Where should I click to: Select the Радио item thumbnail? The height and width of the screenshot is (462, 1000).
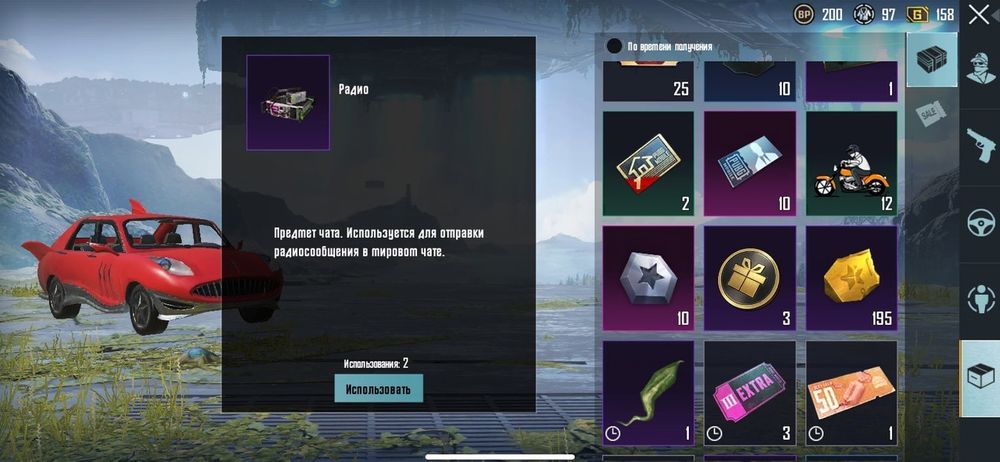pos(288,102)
